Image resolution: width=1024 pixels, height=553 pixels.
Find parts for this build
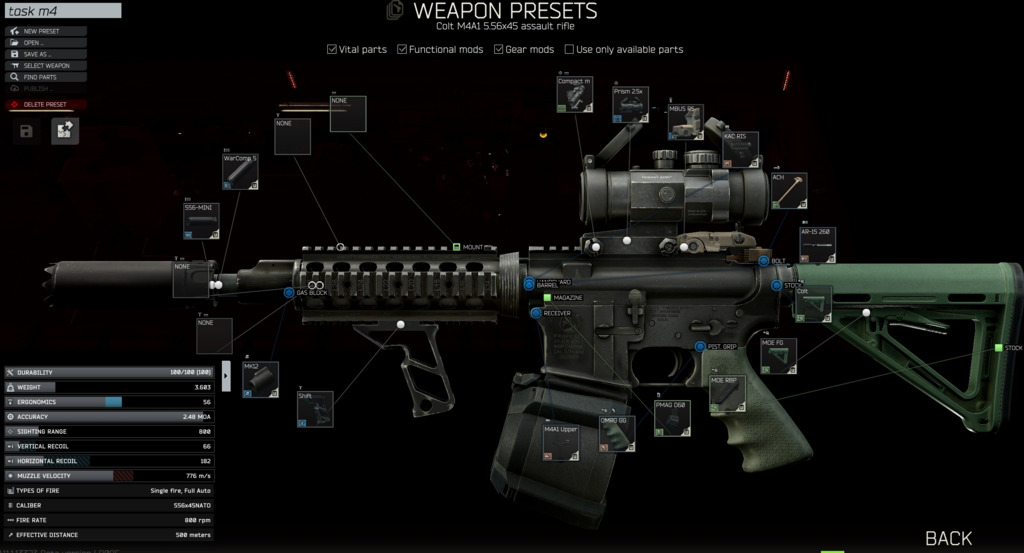(x=45, y=77)
